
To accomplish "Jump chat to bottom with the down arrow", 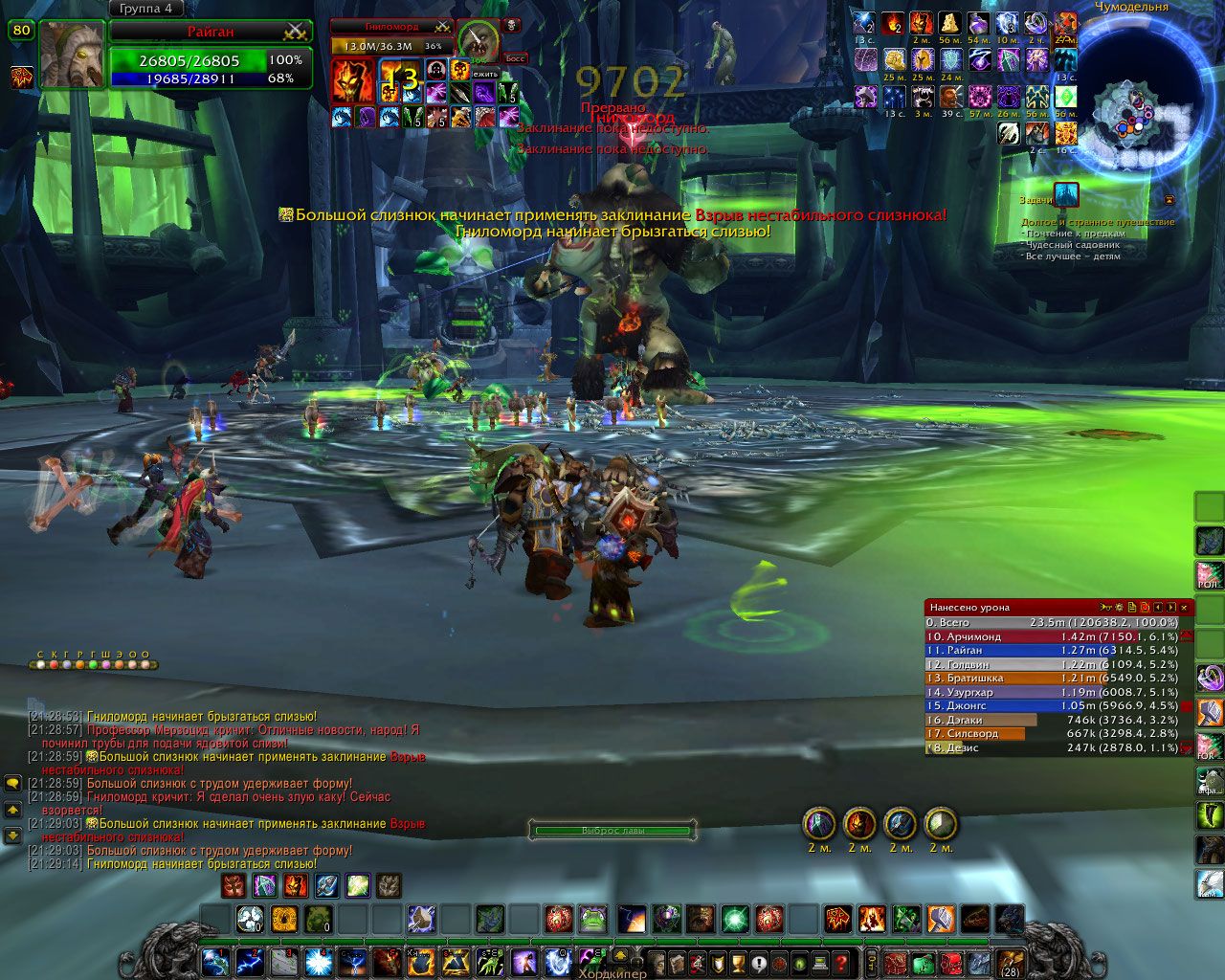I will (13, 835).
